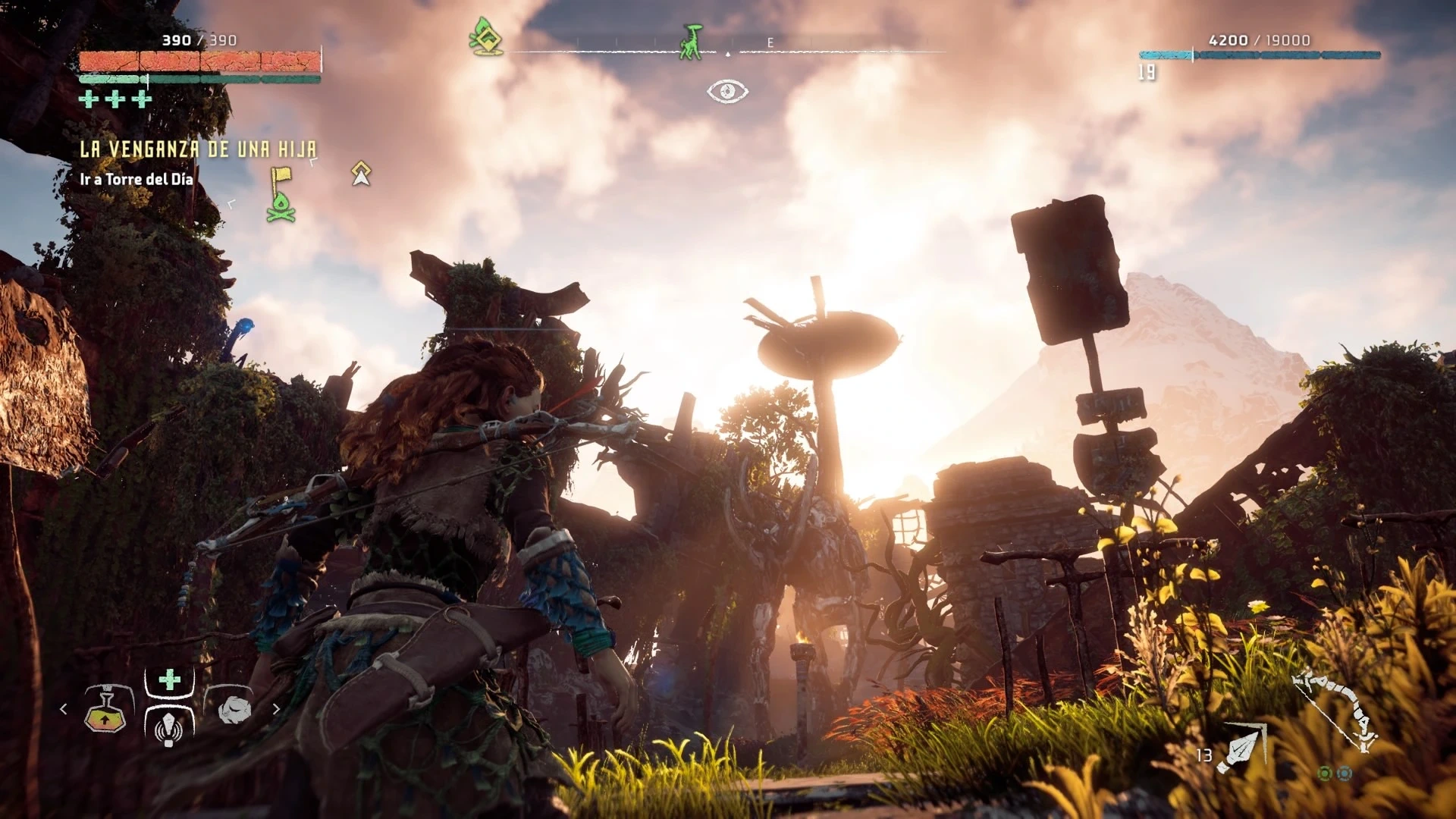Click the Tallneck icon on the compass
The width and height of the screenshot is (1456, 819).
coord(691,42)
